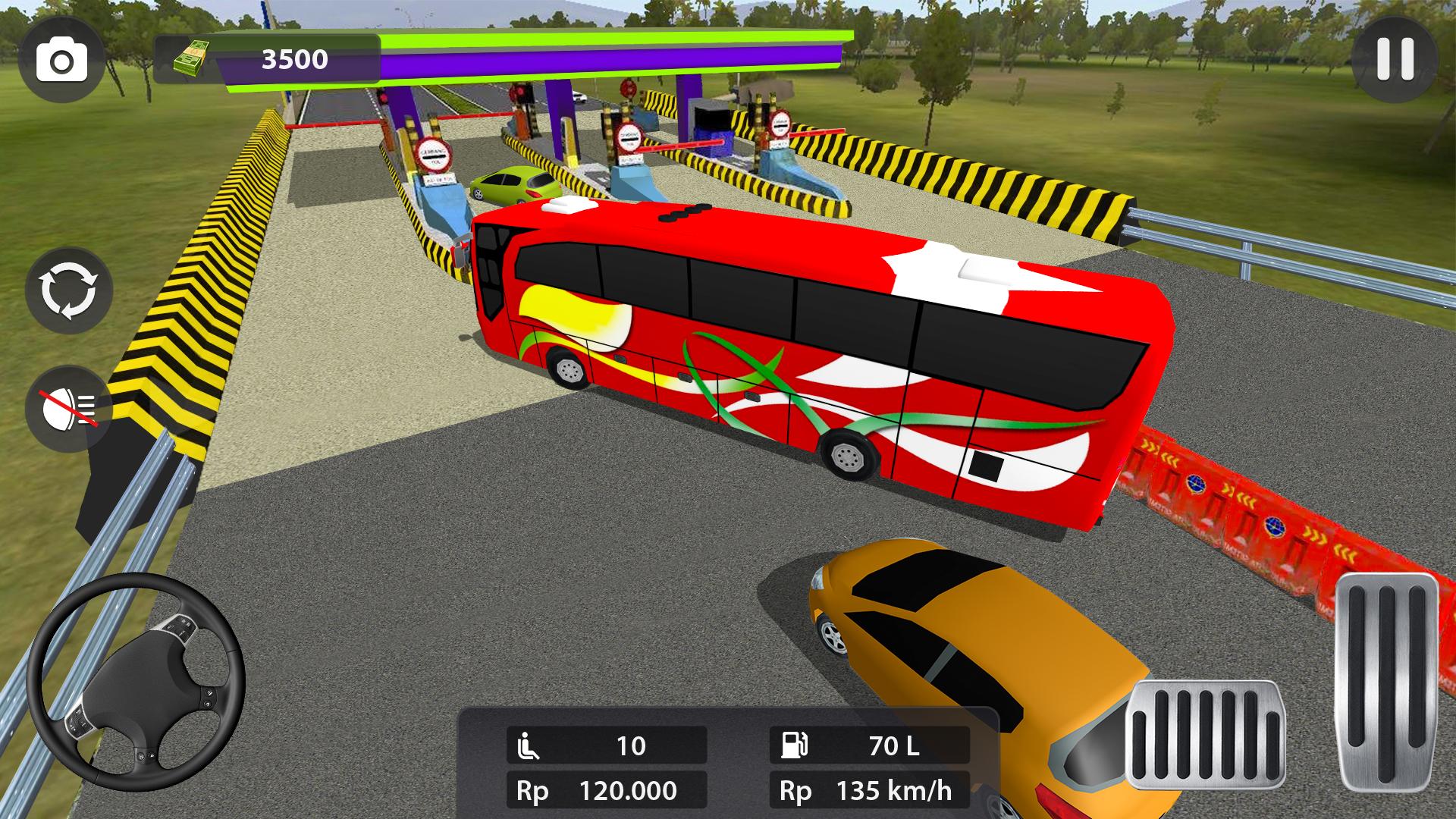
Task: Select the passenger count showing 10
Action: coord(633,746)
